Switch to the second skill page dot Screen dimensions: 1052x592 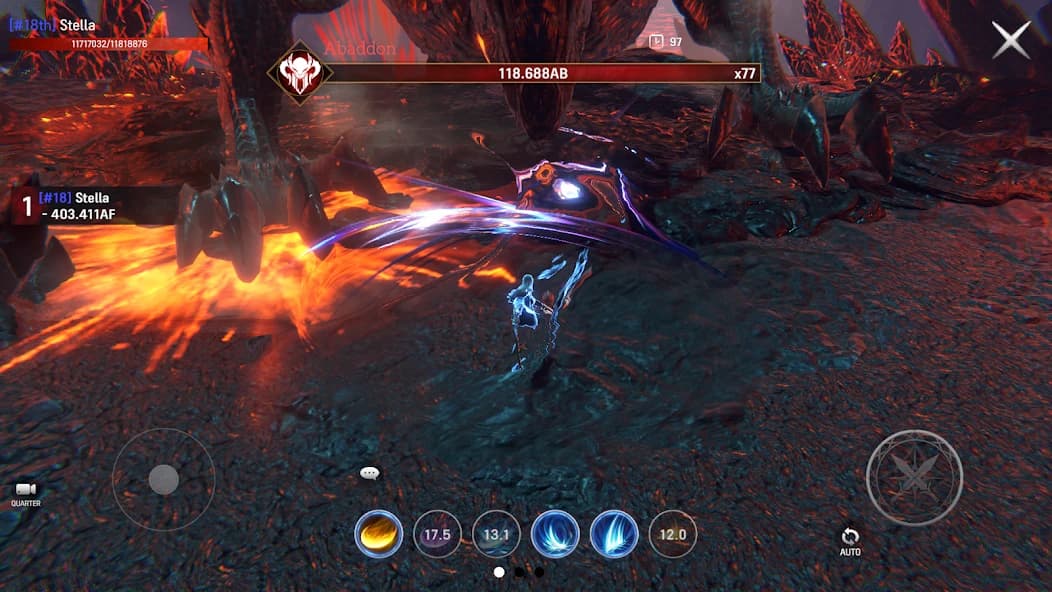tap(519, 573)
